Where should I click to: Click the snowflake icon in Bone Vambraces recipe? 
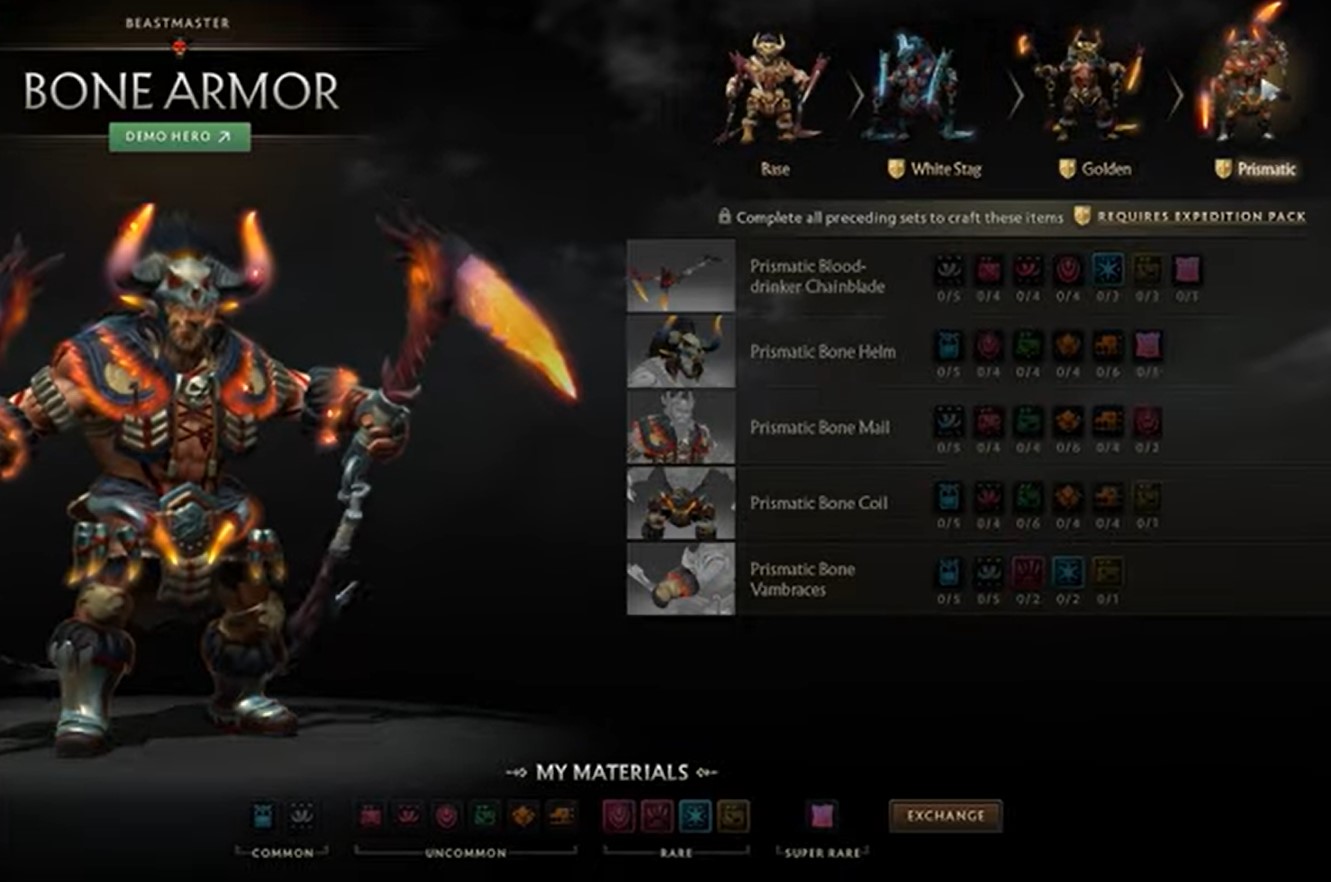(x=1069, y=570)
